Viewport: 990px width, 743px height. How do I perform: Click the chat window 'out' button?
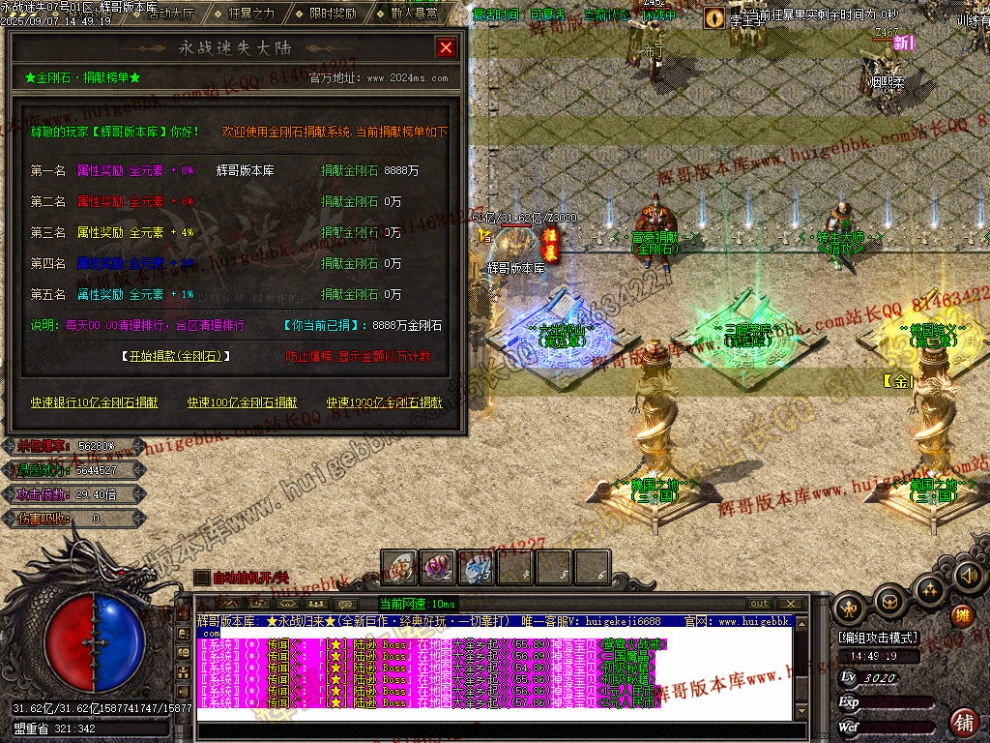760,604
